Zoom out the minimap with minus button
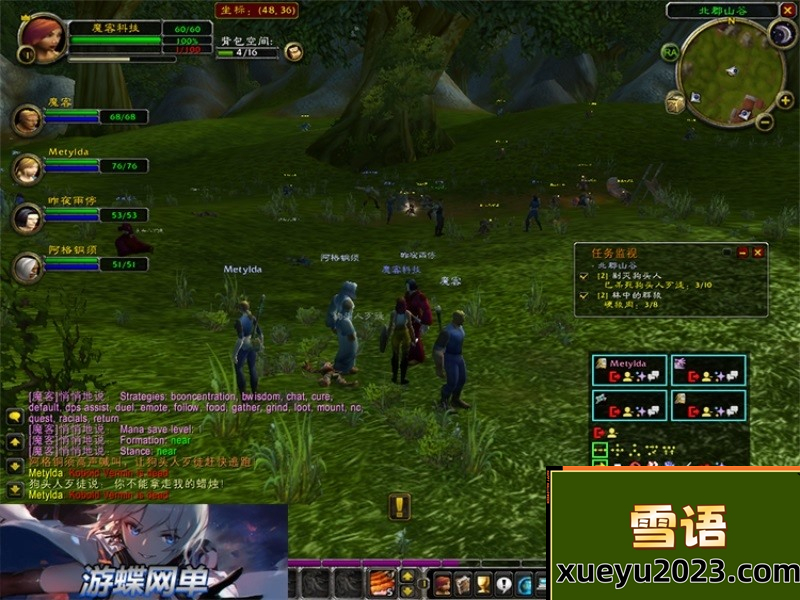 click(x=763, y=123)
